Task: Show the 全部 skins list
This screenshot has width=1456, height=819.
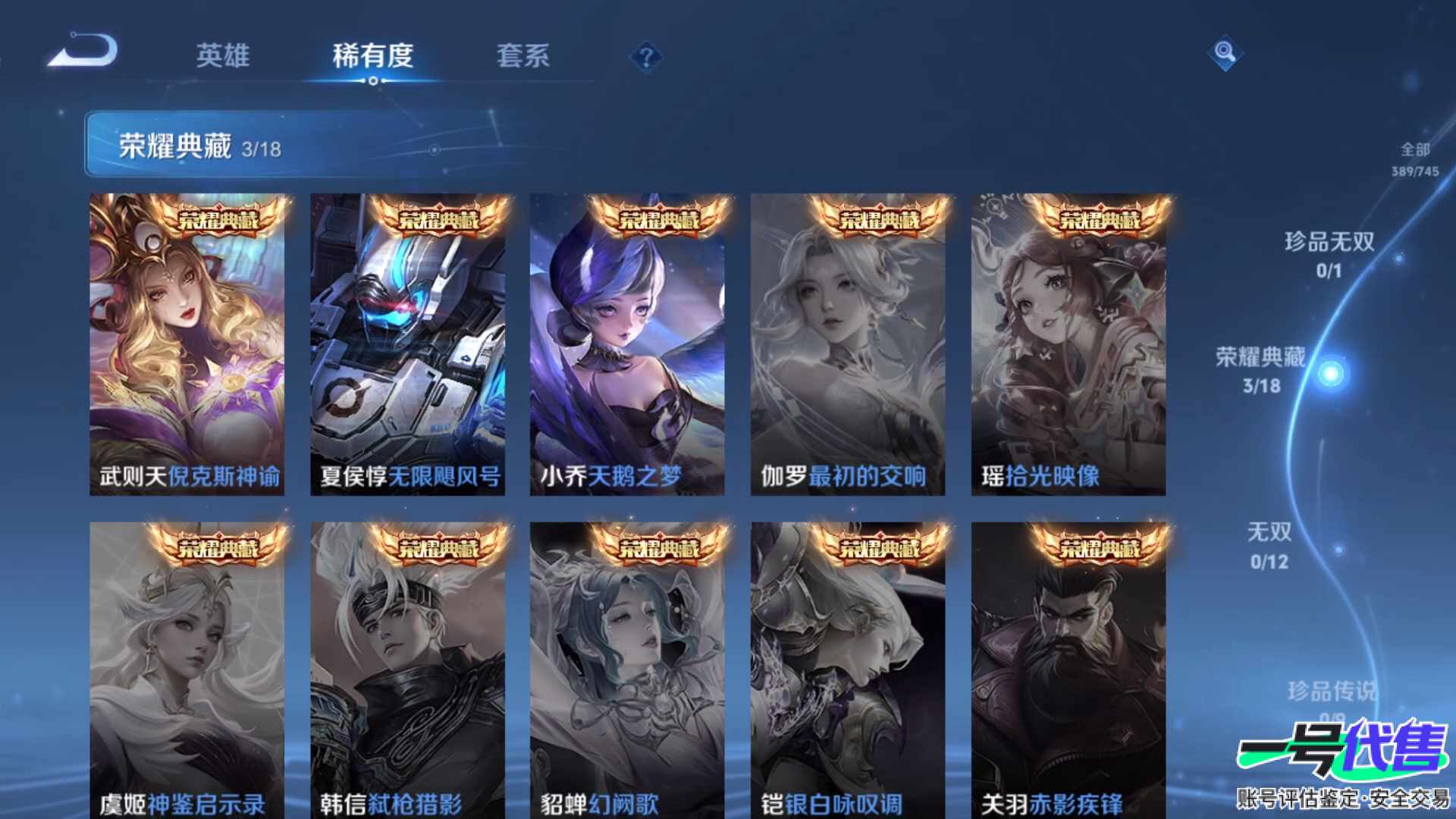Action: coord(1415,158)
